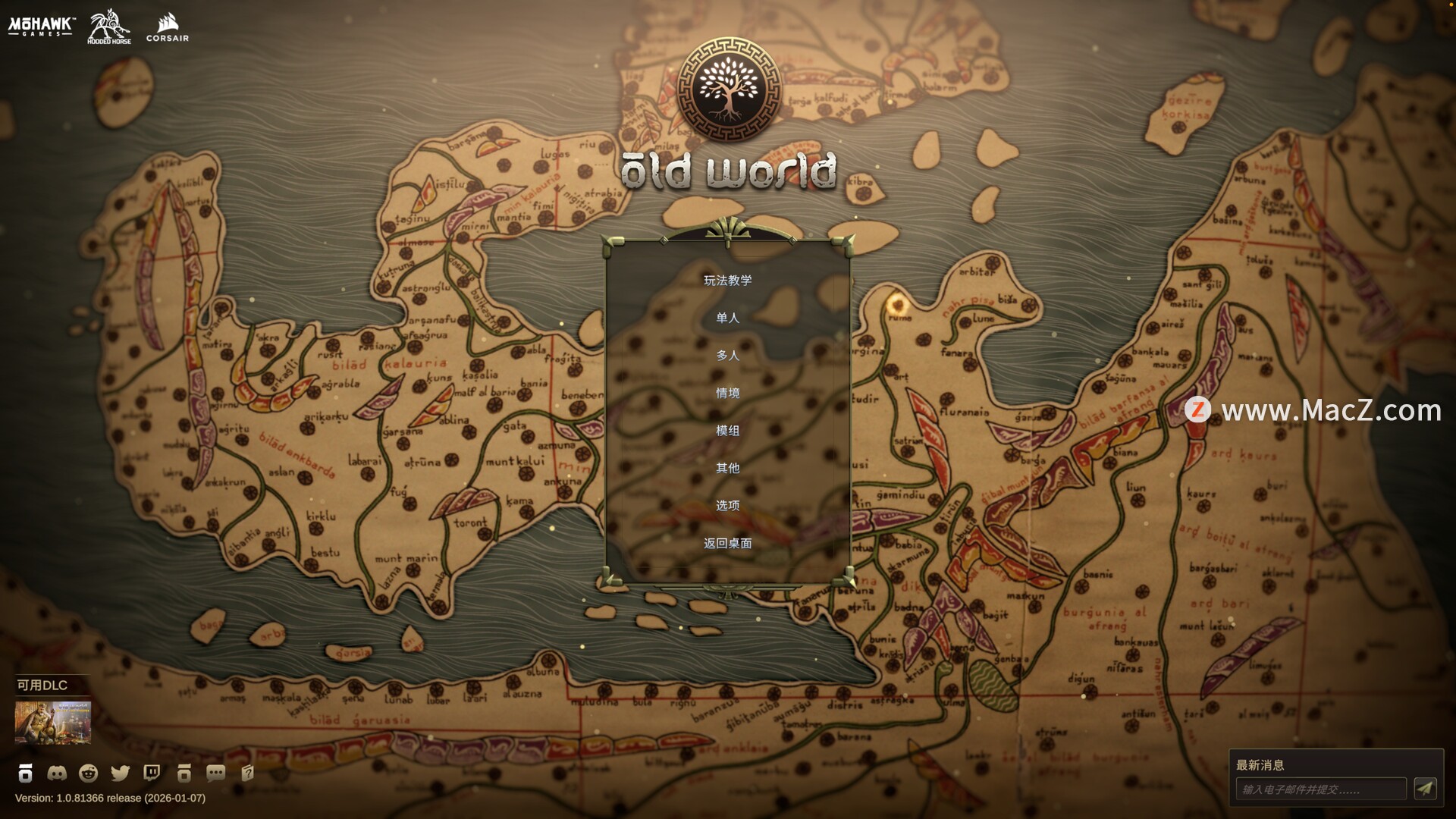
Task: Choose 返回桌面 to exit to desktop
Action: pyautogui.click(x=727, y=543)
